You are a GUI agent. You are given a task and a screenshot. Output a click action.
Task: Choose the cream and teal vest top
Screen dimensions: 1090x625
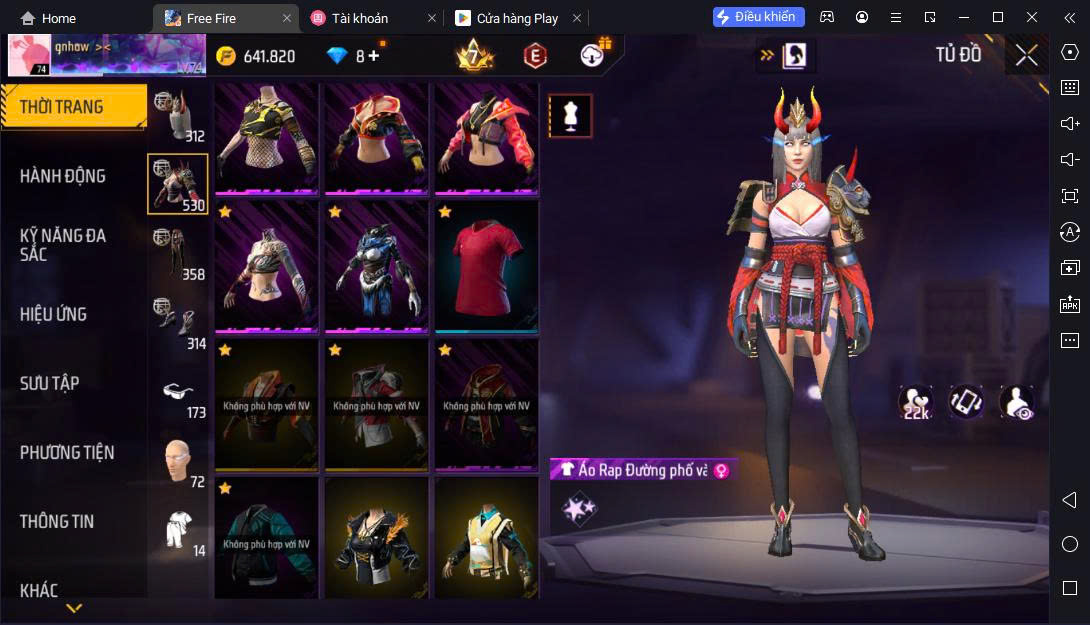[486, 540]
